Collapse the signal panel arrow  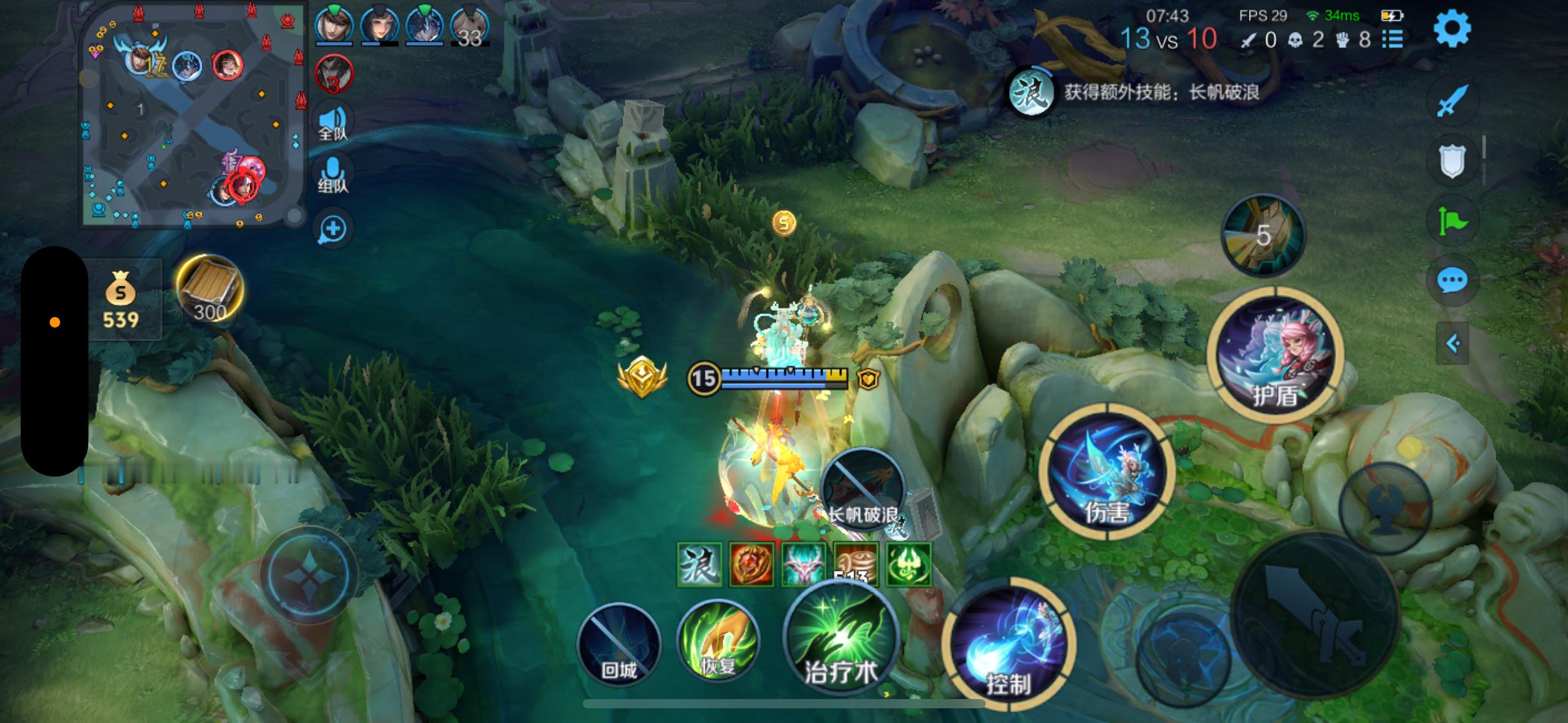[1452, 343]
